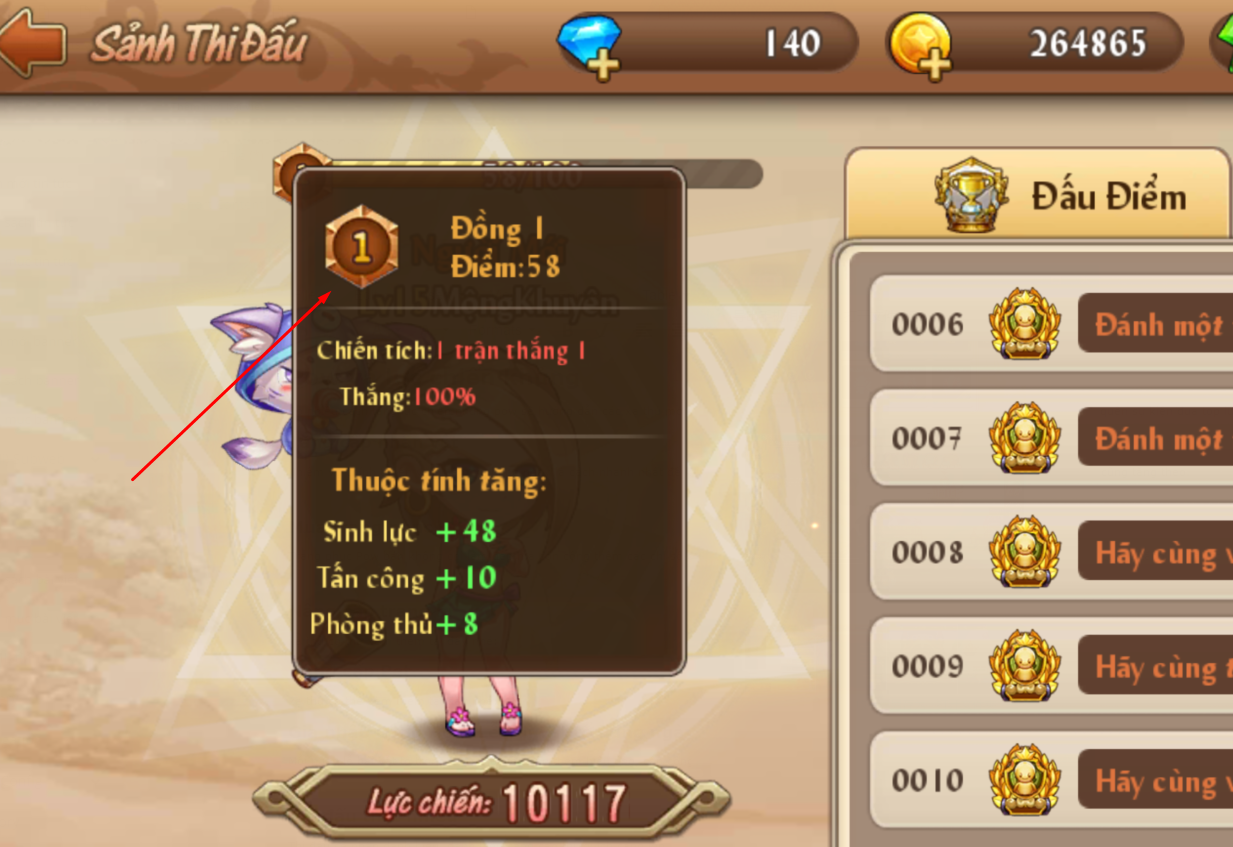Click the Đồng 1 rank badge
The height and width of the screenshot is (847, 1233).
tap(361, 247)
